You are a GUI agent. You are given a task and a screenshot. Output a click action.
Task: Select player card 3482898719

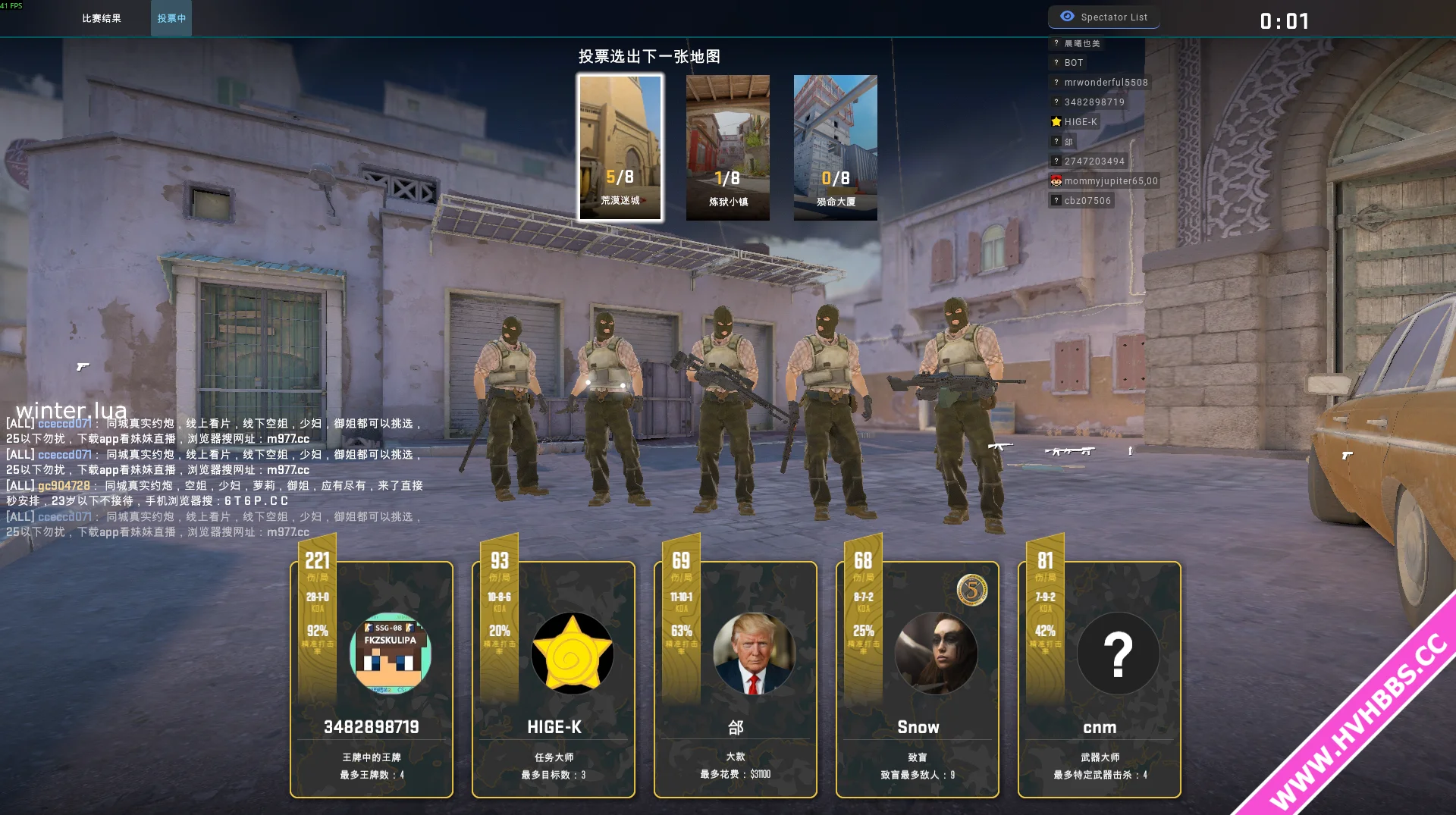coord(372,679)
